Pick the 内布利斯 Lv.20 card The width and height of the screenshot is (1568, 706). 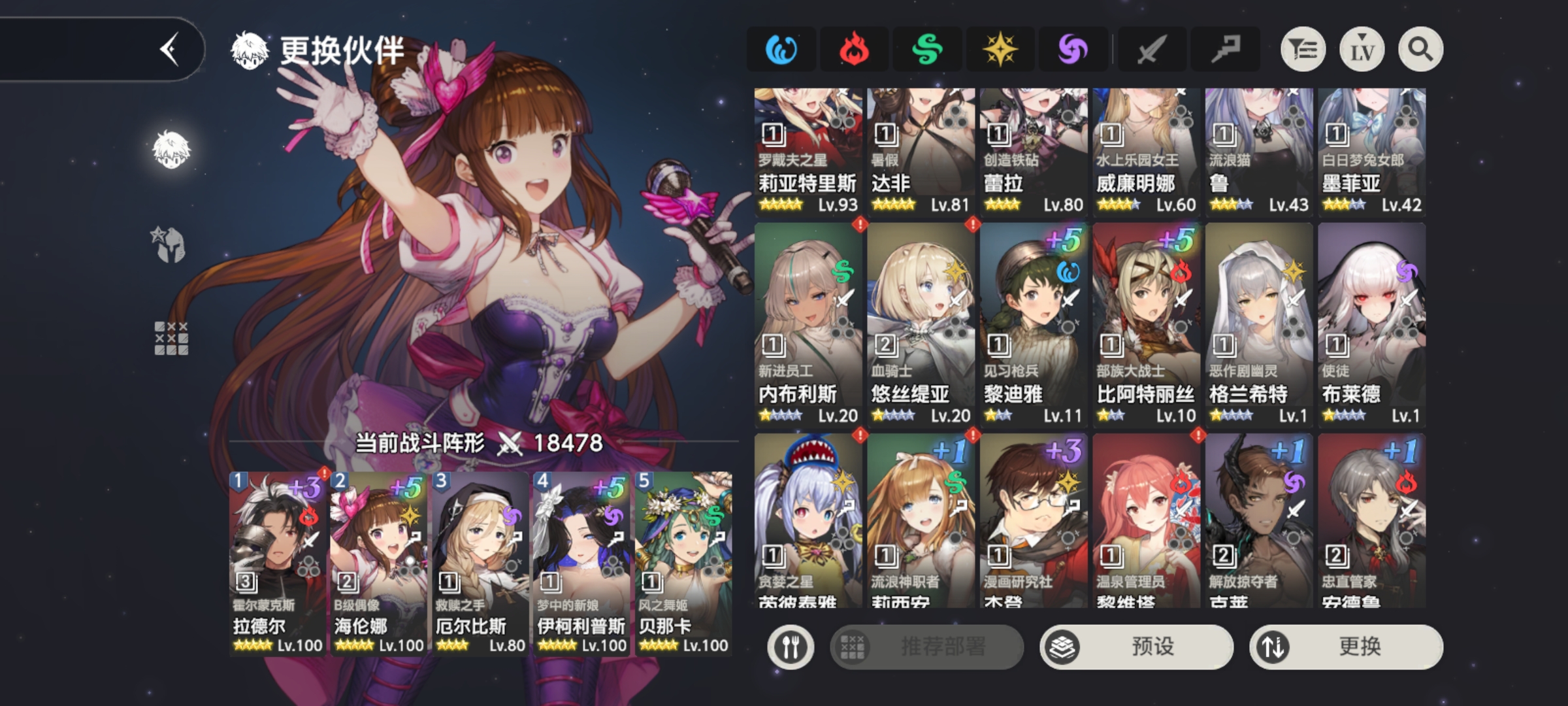[x=808, y=324]
